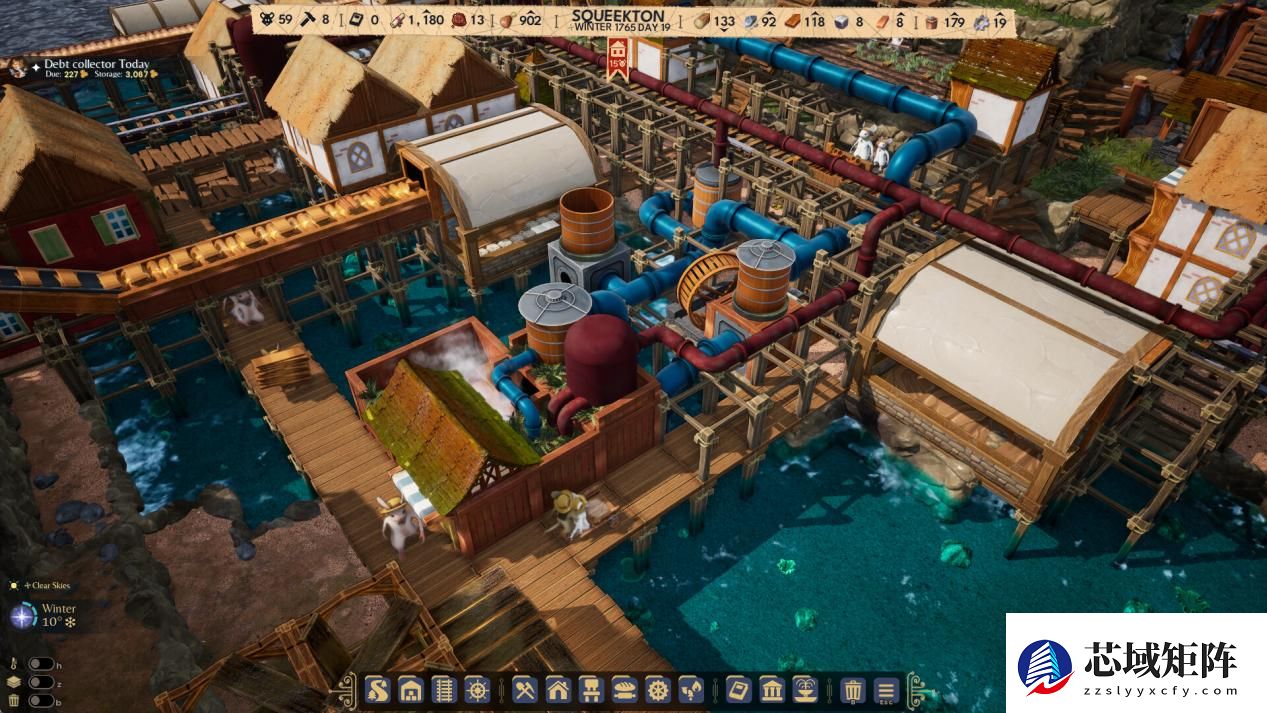Select the fountain decoration category
This screenshot has height=713, width=1267.
pos(805,689)
